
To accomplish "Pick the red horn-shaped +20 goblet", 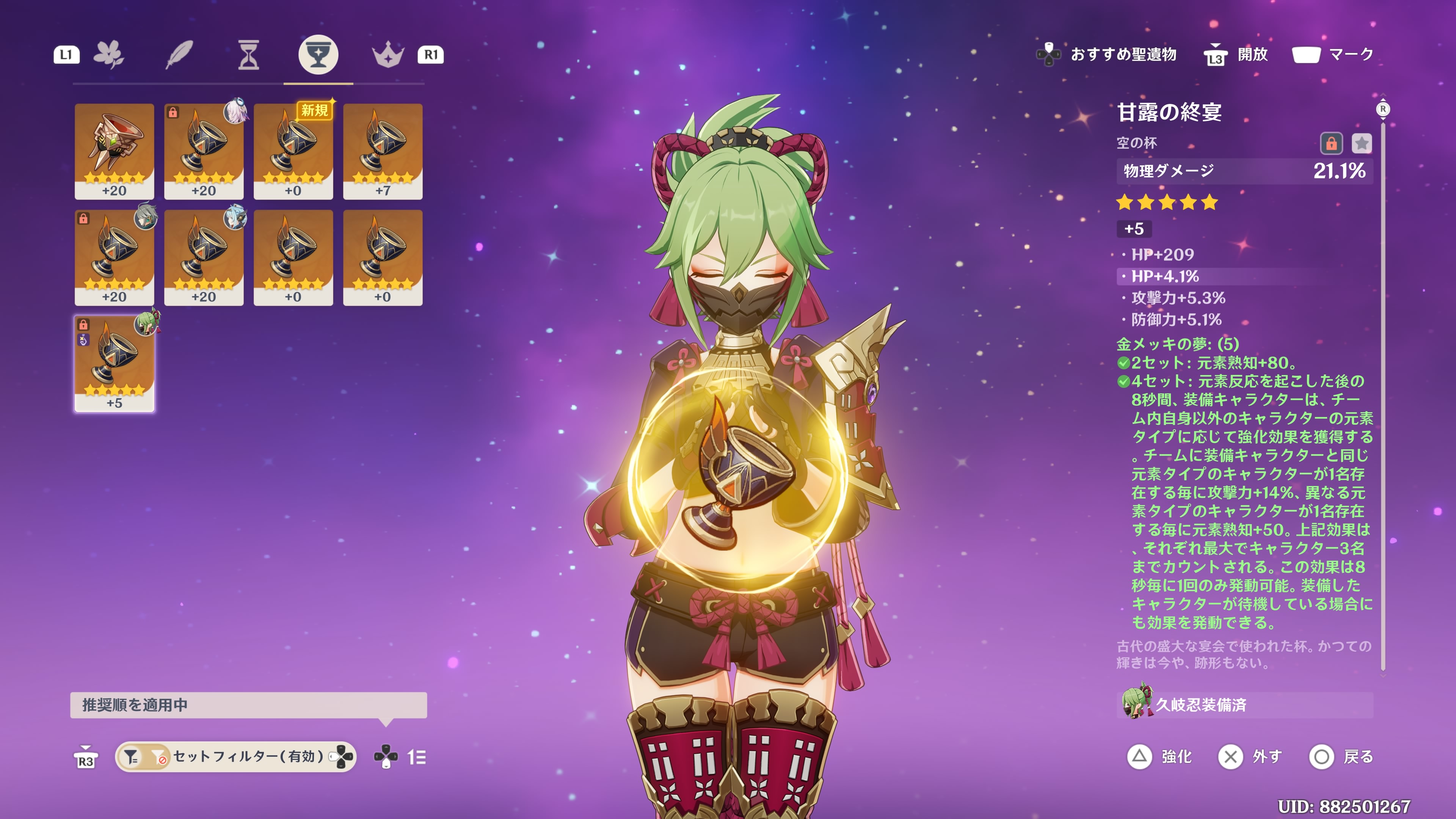I will (x=114, y=151).
